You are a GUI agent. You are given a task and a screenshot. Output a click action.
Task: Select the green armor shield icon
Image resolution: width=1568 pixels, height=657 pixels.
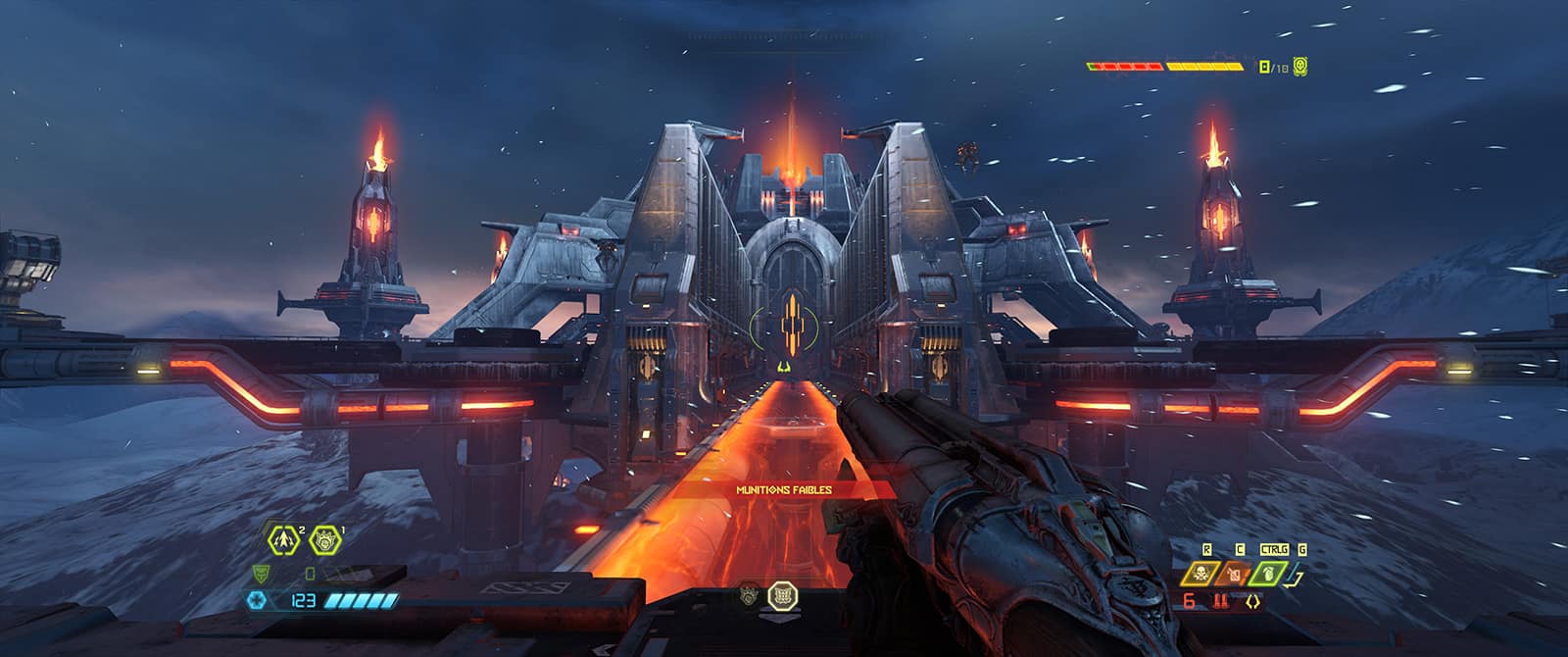pyautogui.click(x=261, y=573)
